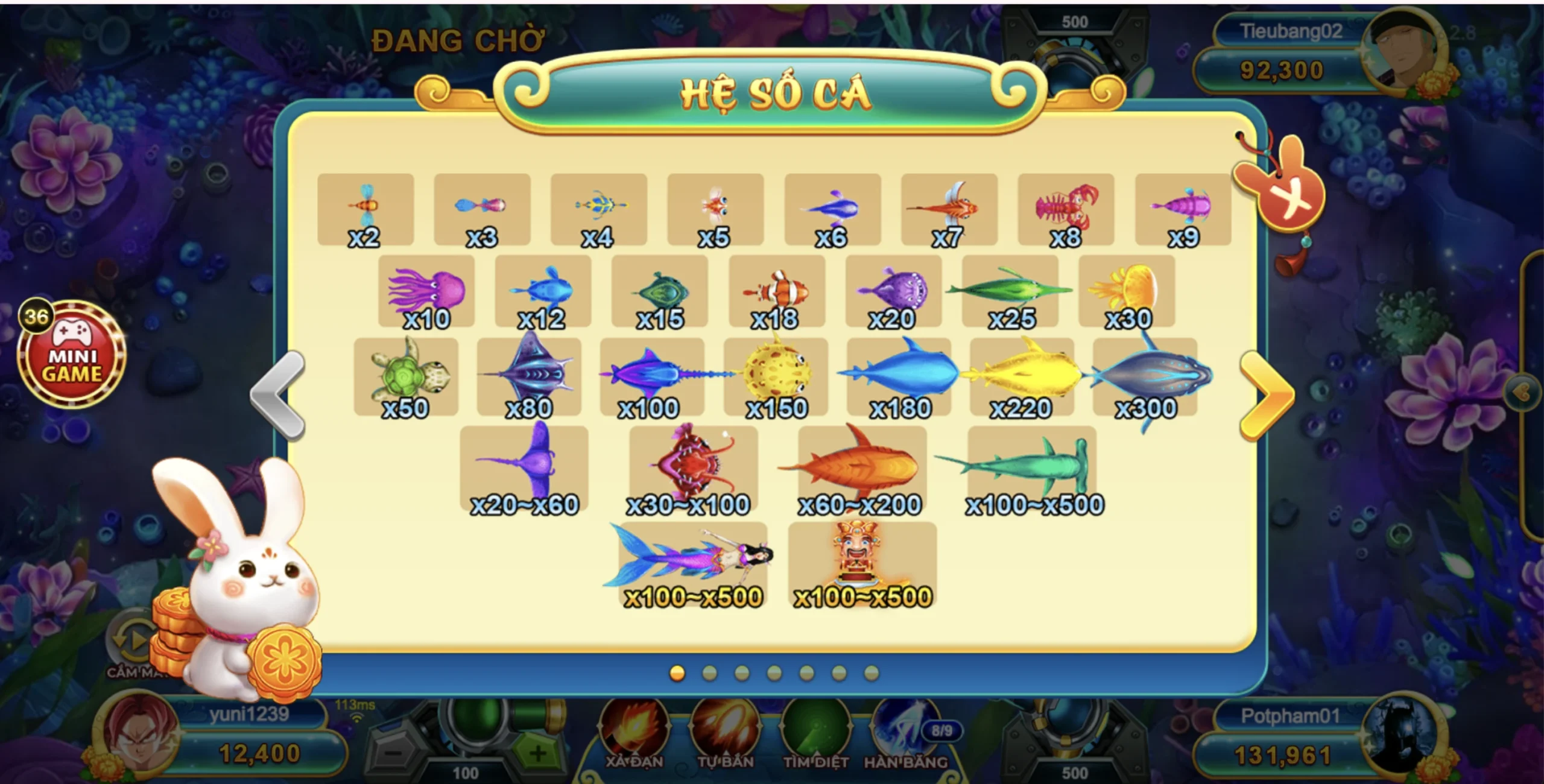Viewport: 1544px width, 784px height.
Task: Select the x300 whale tile
Action: pos(1145,377)
